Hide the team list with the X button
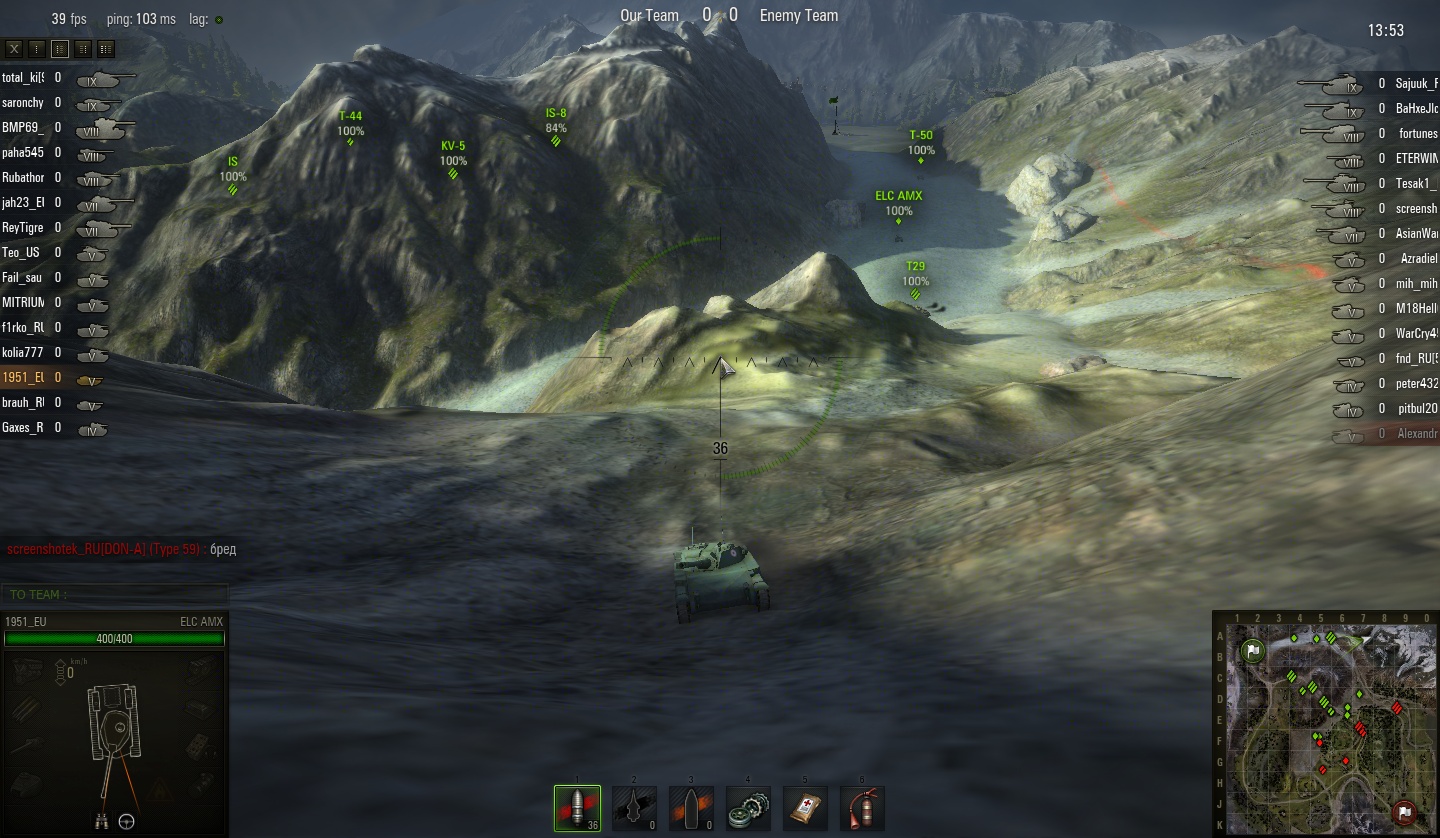 point(14,48)
